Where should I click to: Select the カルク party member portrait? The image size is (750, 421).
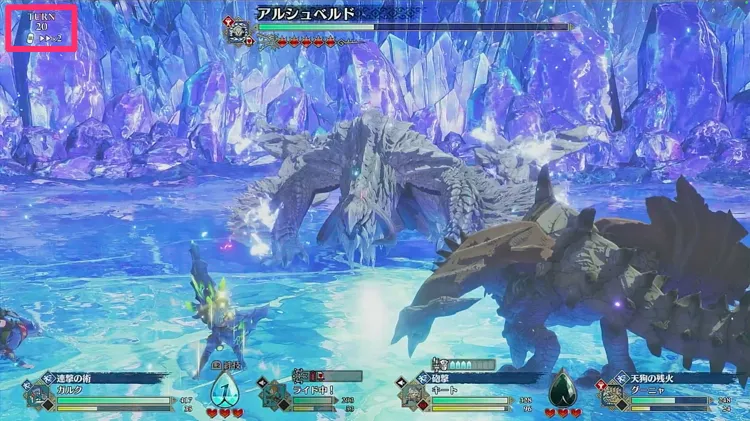[38, 394]
